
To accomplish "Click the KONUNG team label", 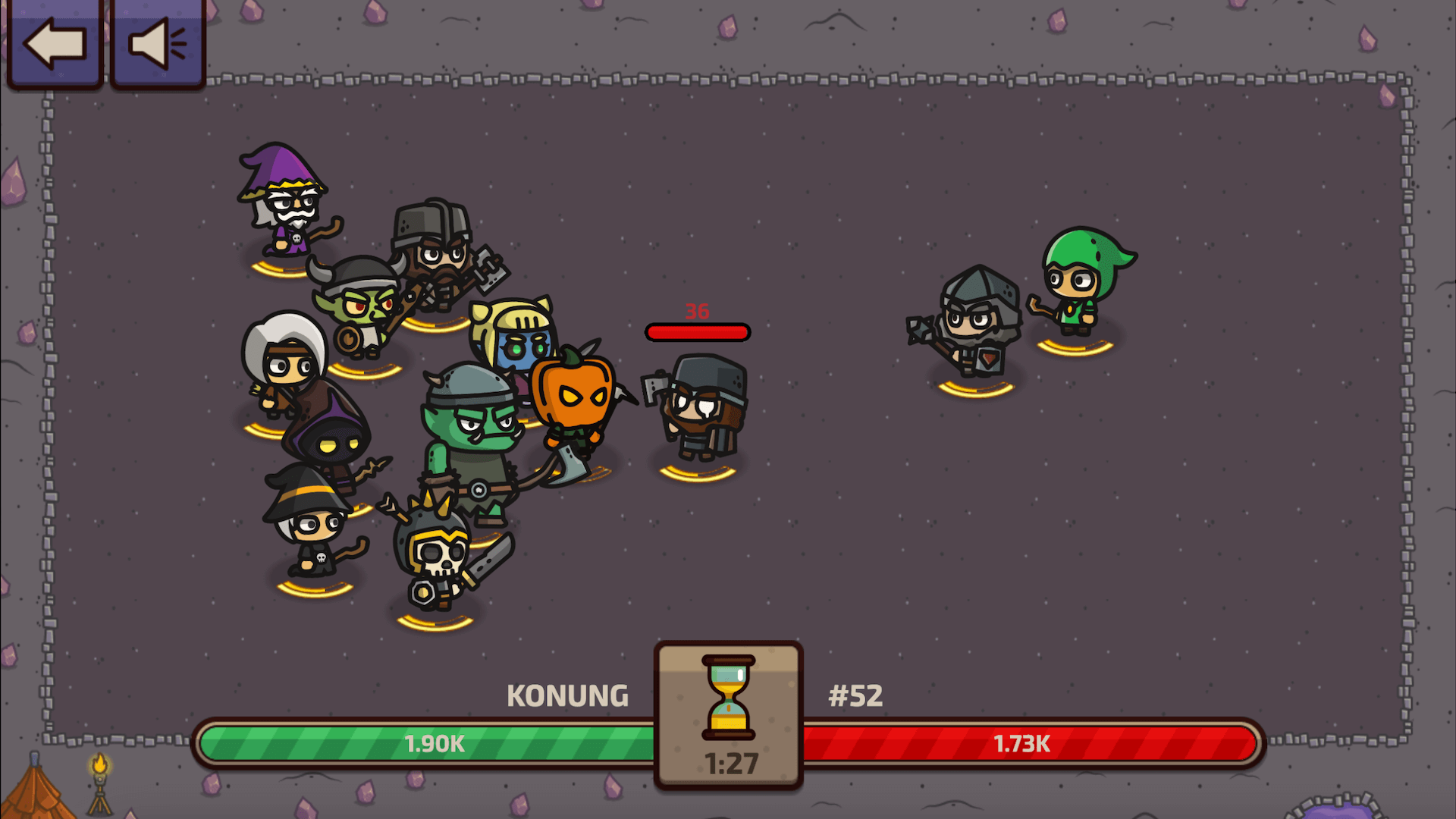I will [x=569, y=695].
